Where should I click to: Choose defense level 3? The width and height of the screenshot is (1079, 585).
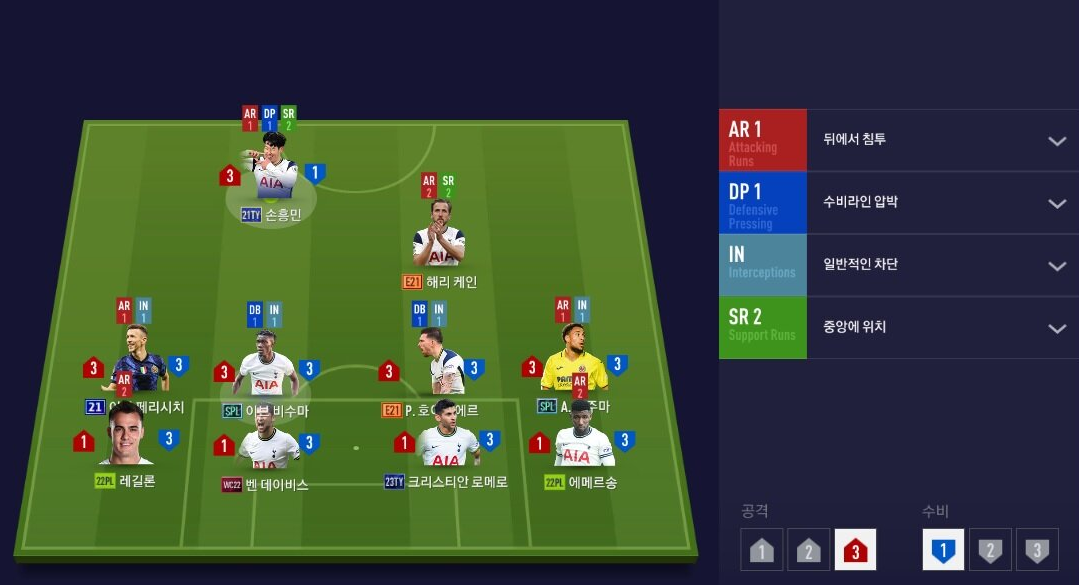point(1037,549)
